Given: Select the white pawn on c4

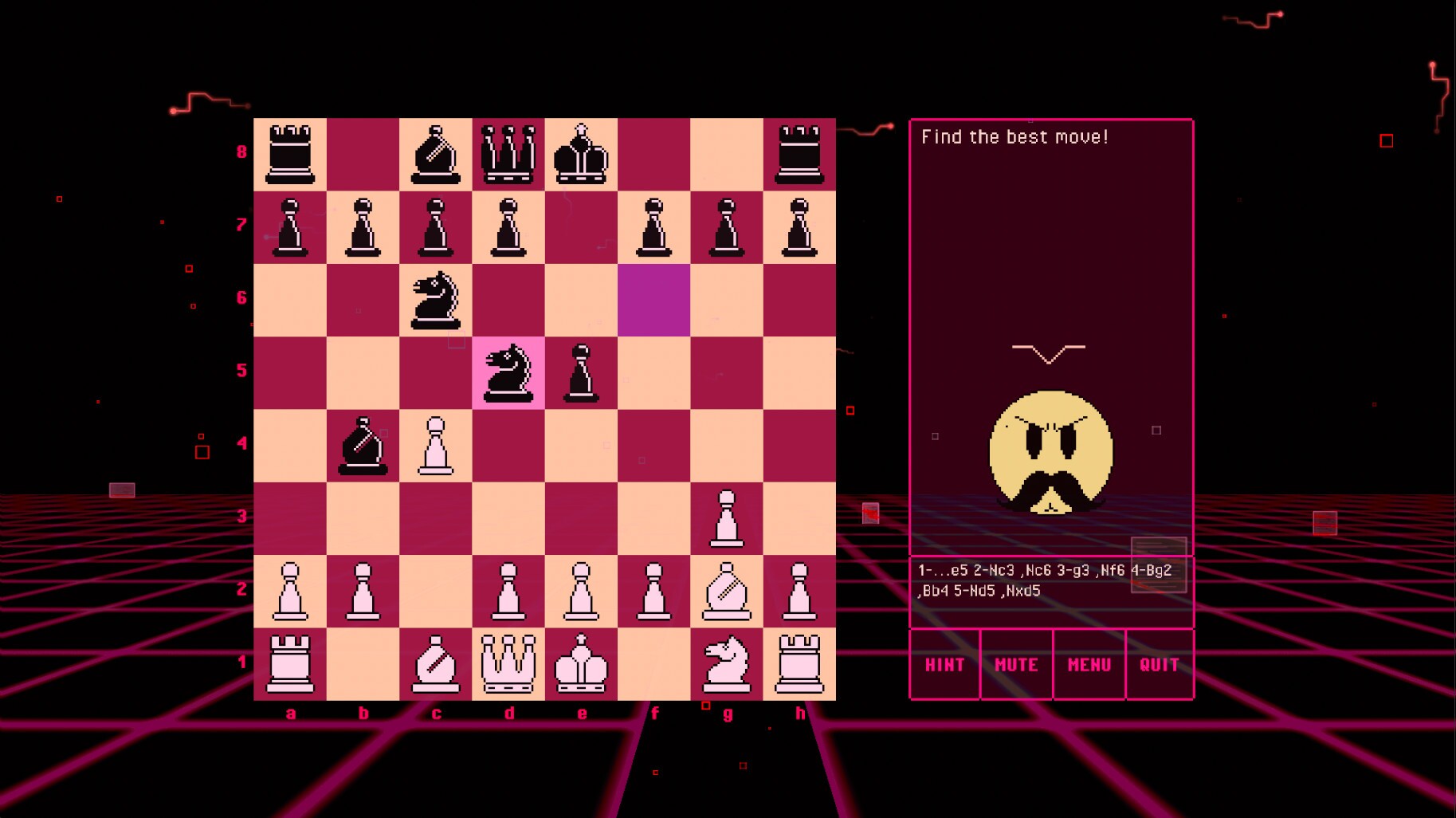Looking at the screenshot, I should click(x=436, y=443).
